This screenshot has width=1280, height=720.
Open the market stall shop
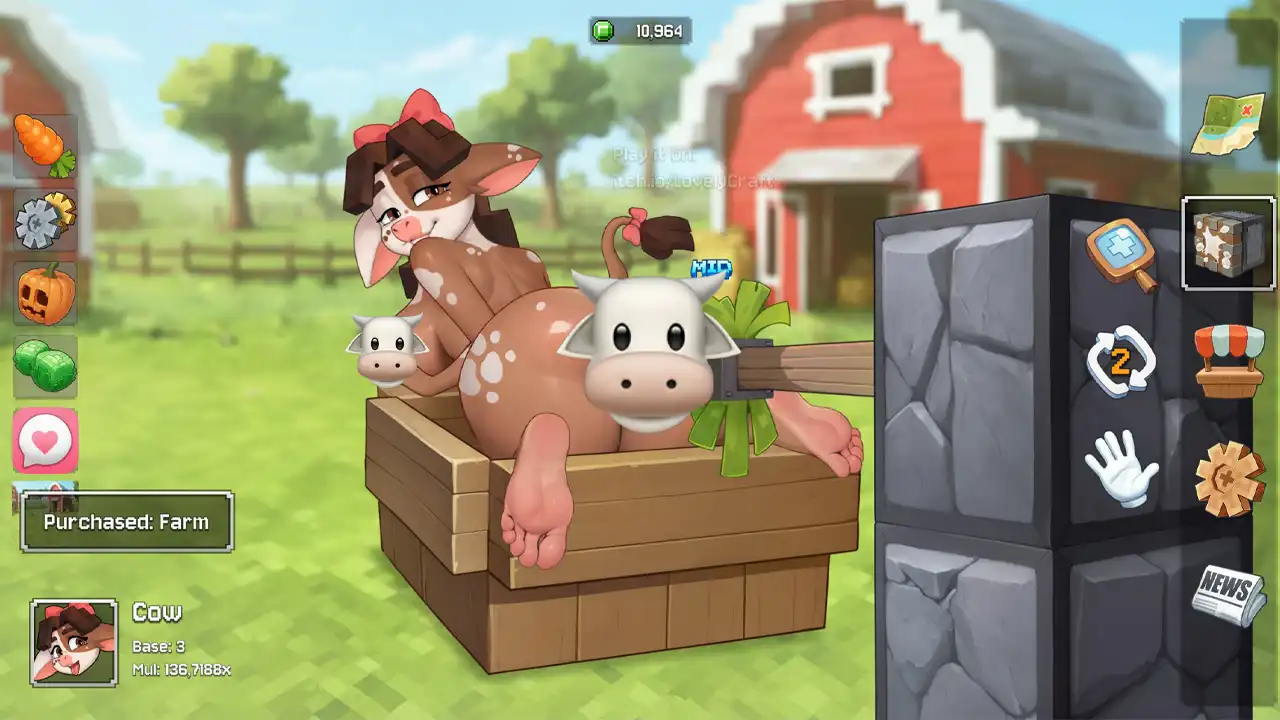[x=1229, y=360]
